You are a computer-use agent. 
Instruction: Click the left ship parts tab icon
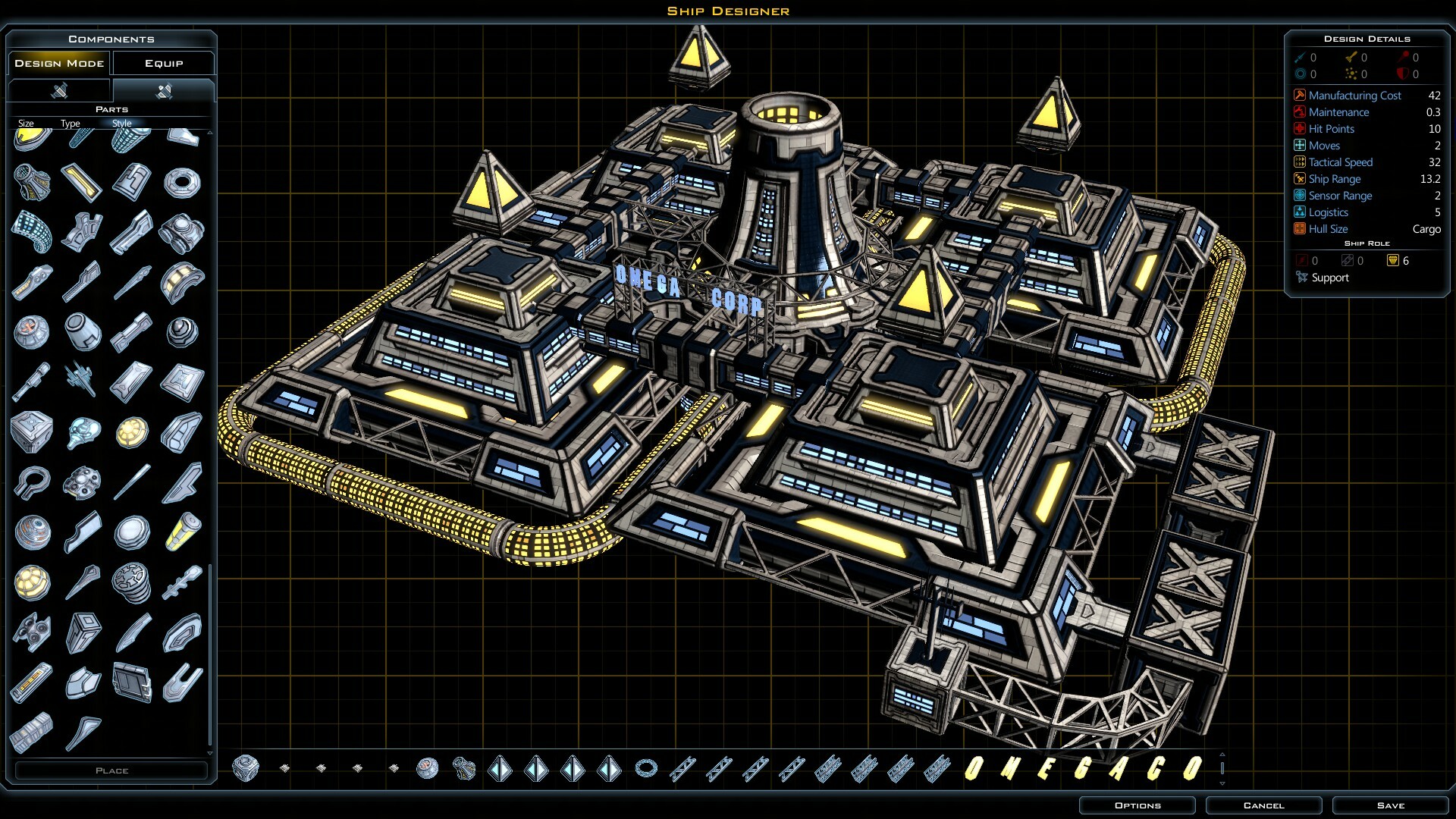pyautogui.click(x=61, y=90)
